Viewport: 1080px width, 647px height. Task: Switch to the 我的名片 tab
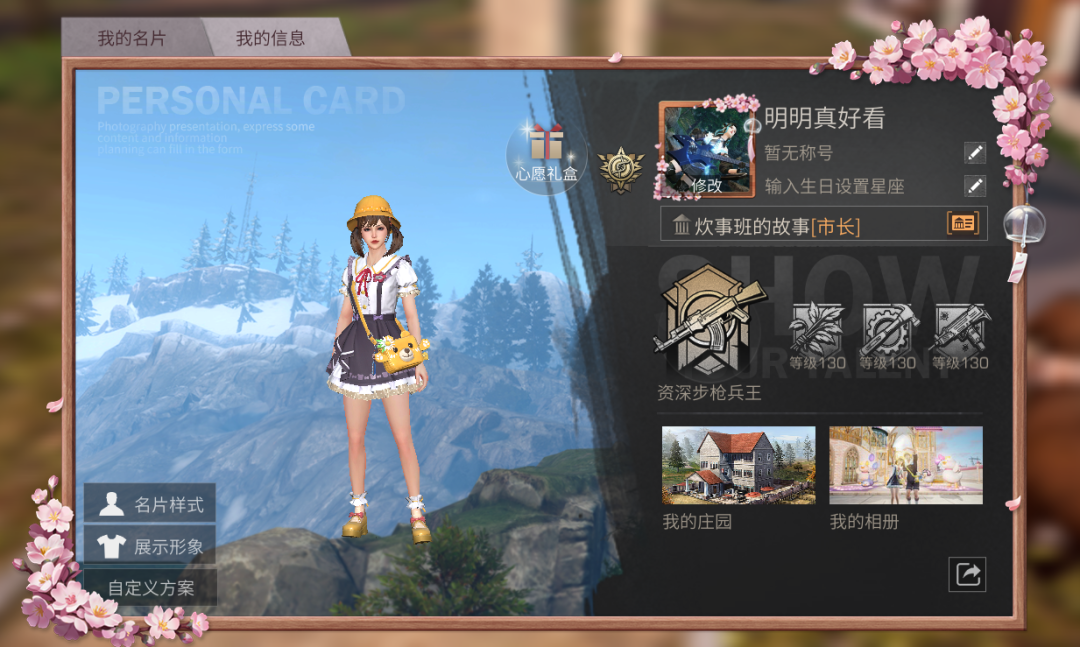click(x=131, y=39)
